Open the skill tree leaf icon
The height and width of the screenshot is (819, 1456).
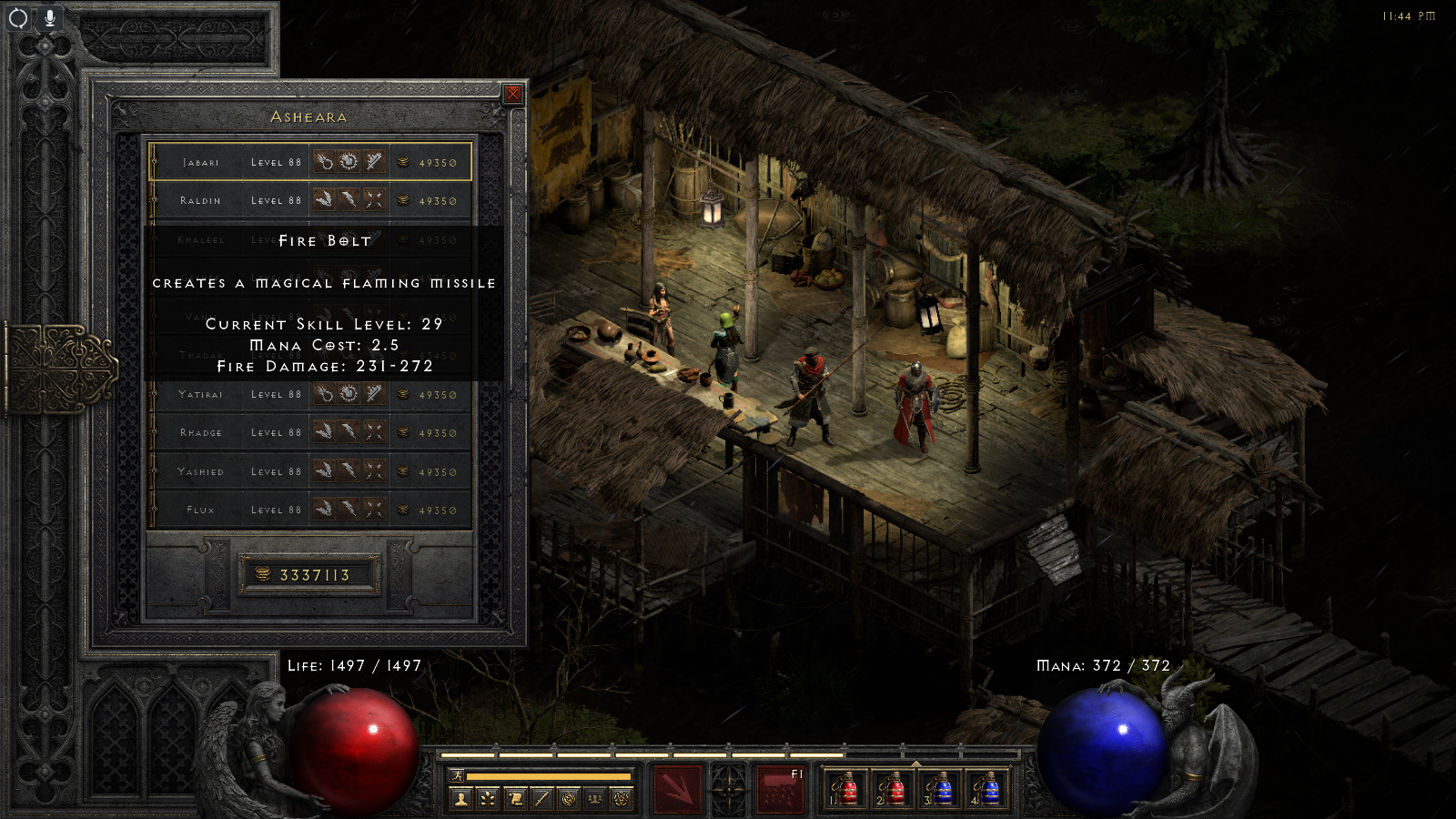tap(489, 799)
